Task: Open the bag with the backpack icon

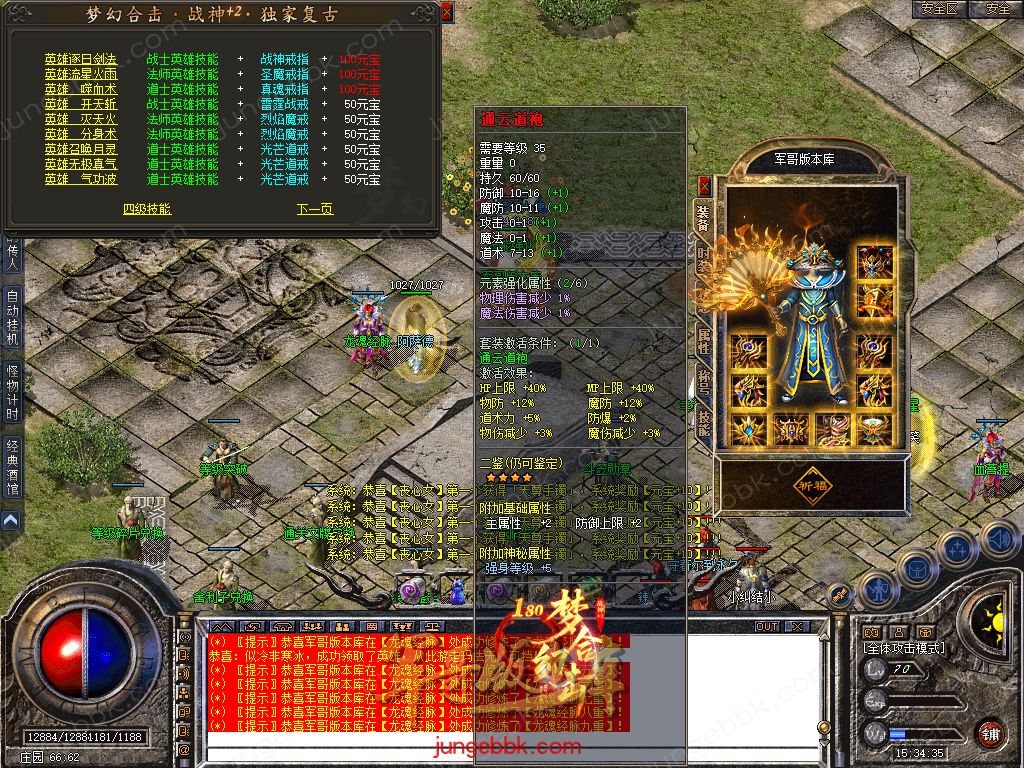Action: pyautogui.click(x=917, y=569)
